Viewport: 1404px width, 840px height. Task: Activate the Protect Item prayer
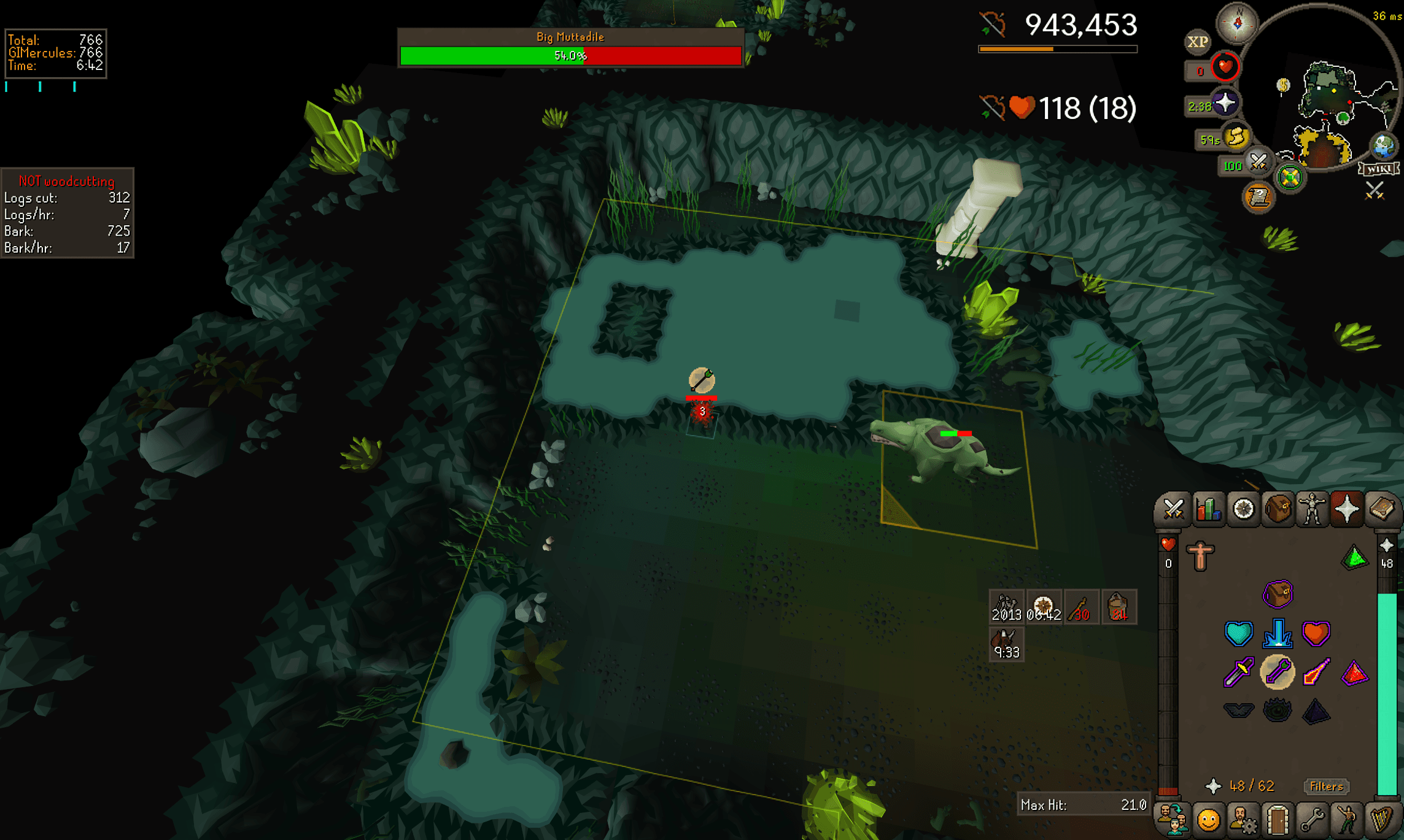(1278, 593)
